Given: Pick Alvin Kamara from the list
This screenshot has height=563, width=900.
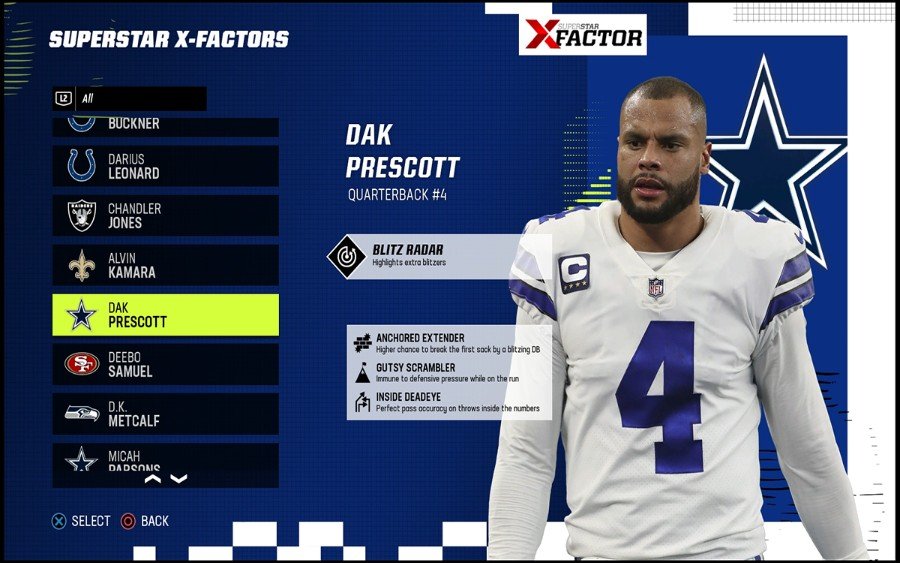Looking at the screenshot, I should coord(165,265).
